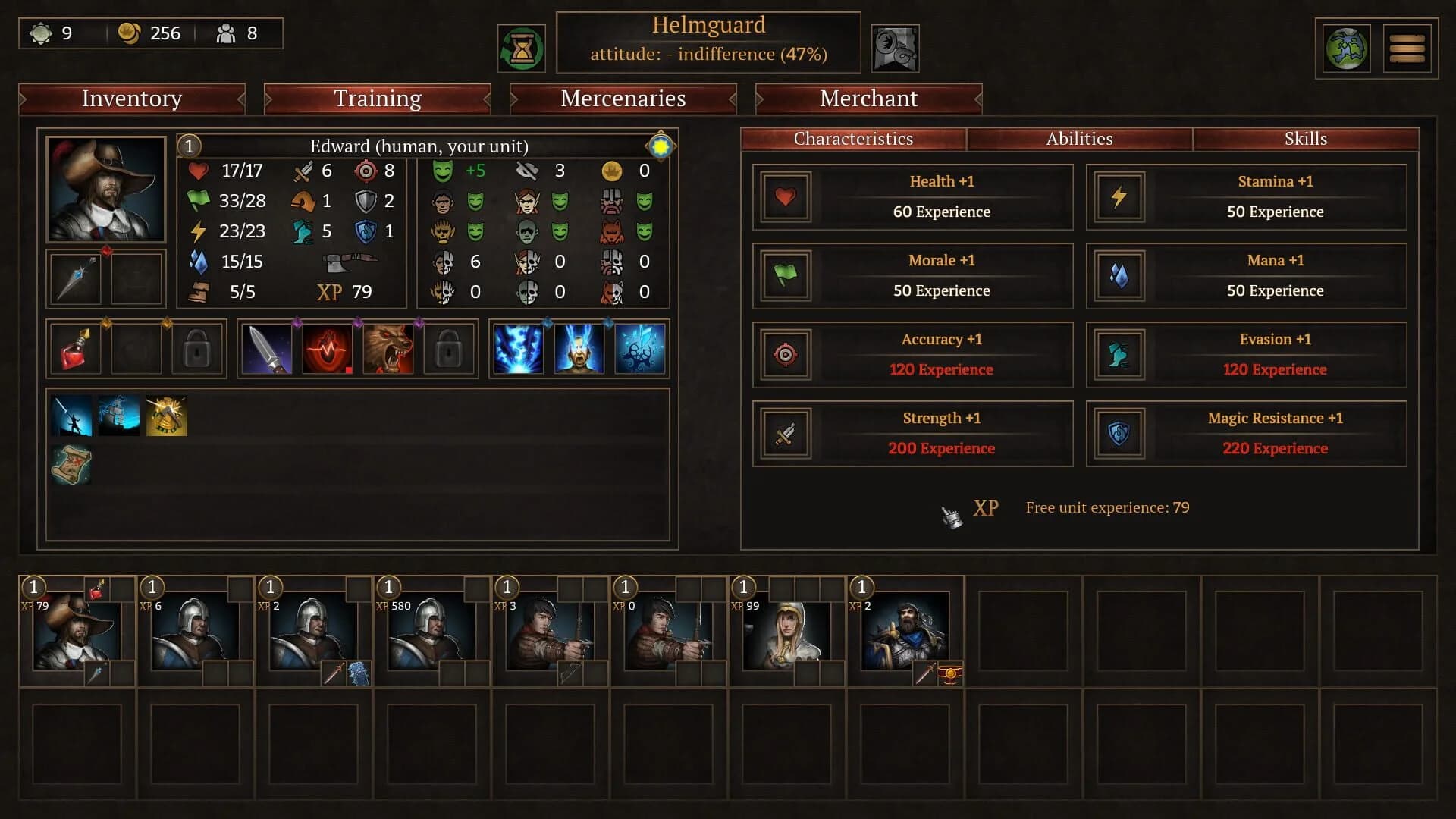
Task: Click the locked ability slot
Action: pos(449,349)
